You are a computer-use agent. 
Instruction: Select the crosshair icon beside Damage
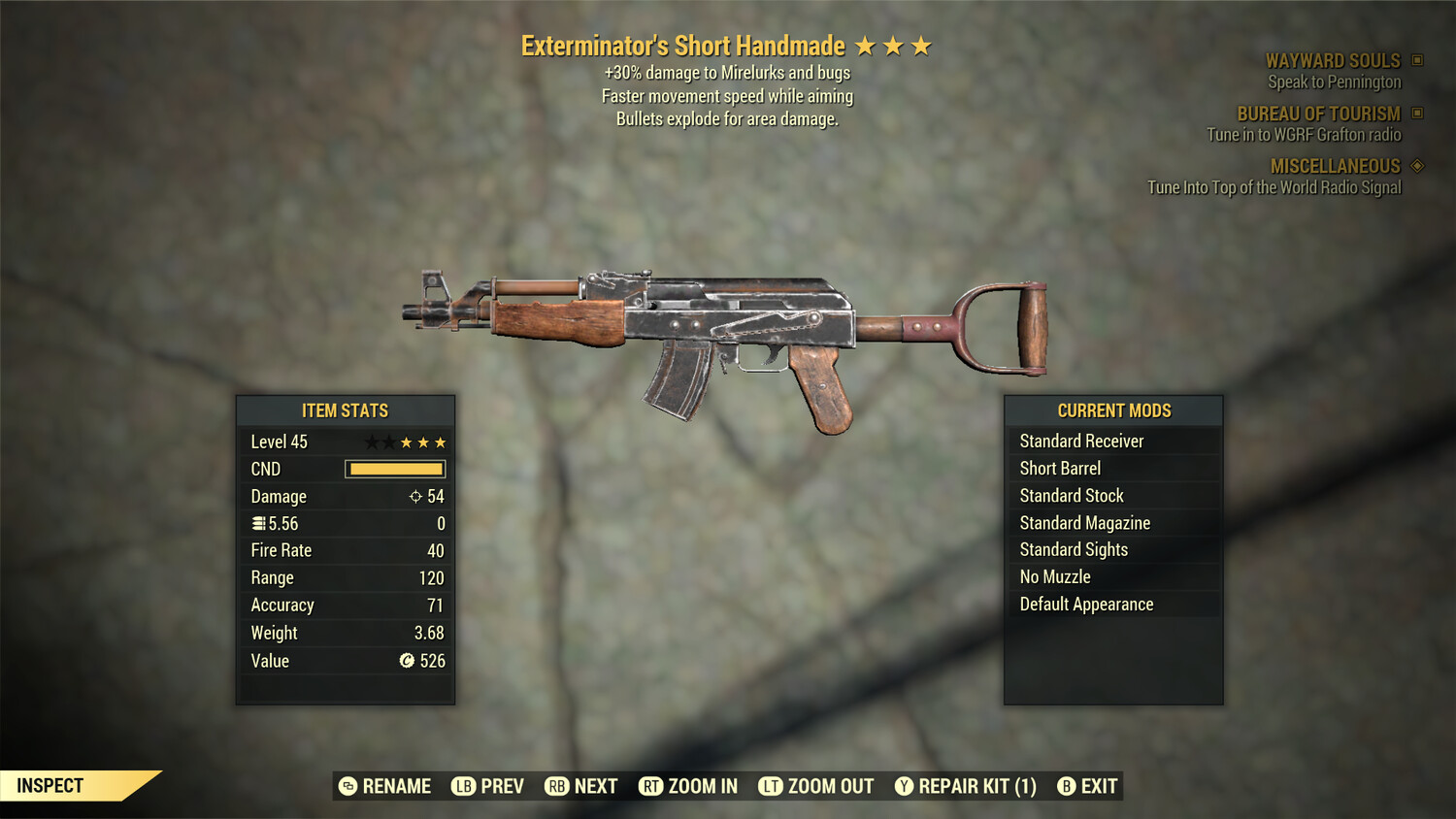point(414,496)
